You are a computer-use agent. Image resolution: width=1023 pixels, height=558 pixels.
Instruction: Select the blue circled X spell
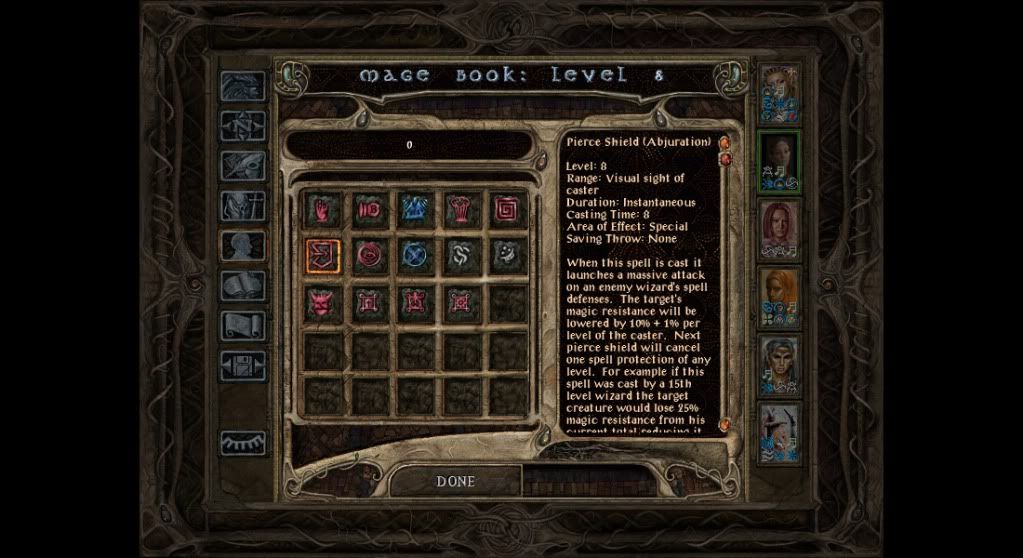click(414, 255)
